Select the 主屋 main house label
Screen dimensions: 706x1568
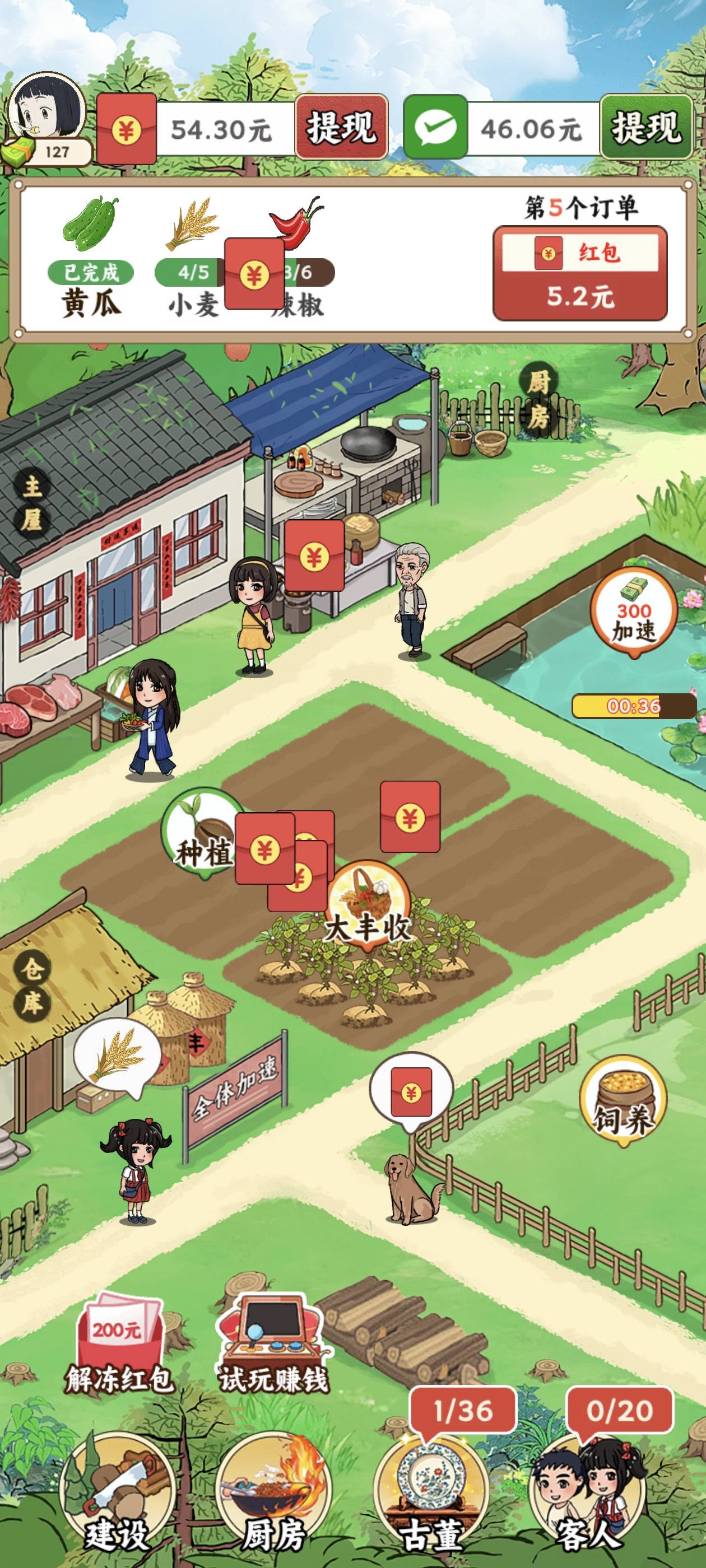pyautogui.click(x=32, y=502)
